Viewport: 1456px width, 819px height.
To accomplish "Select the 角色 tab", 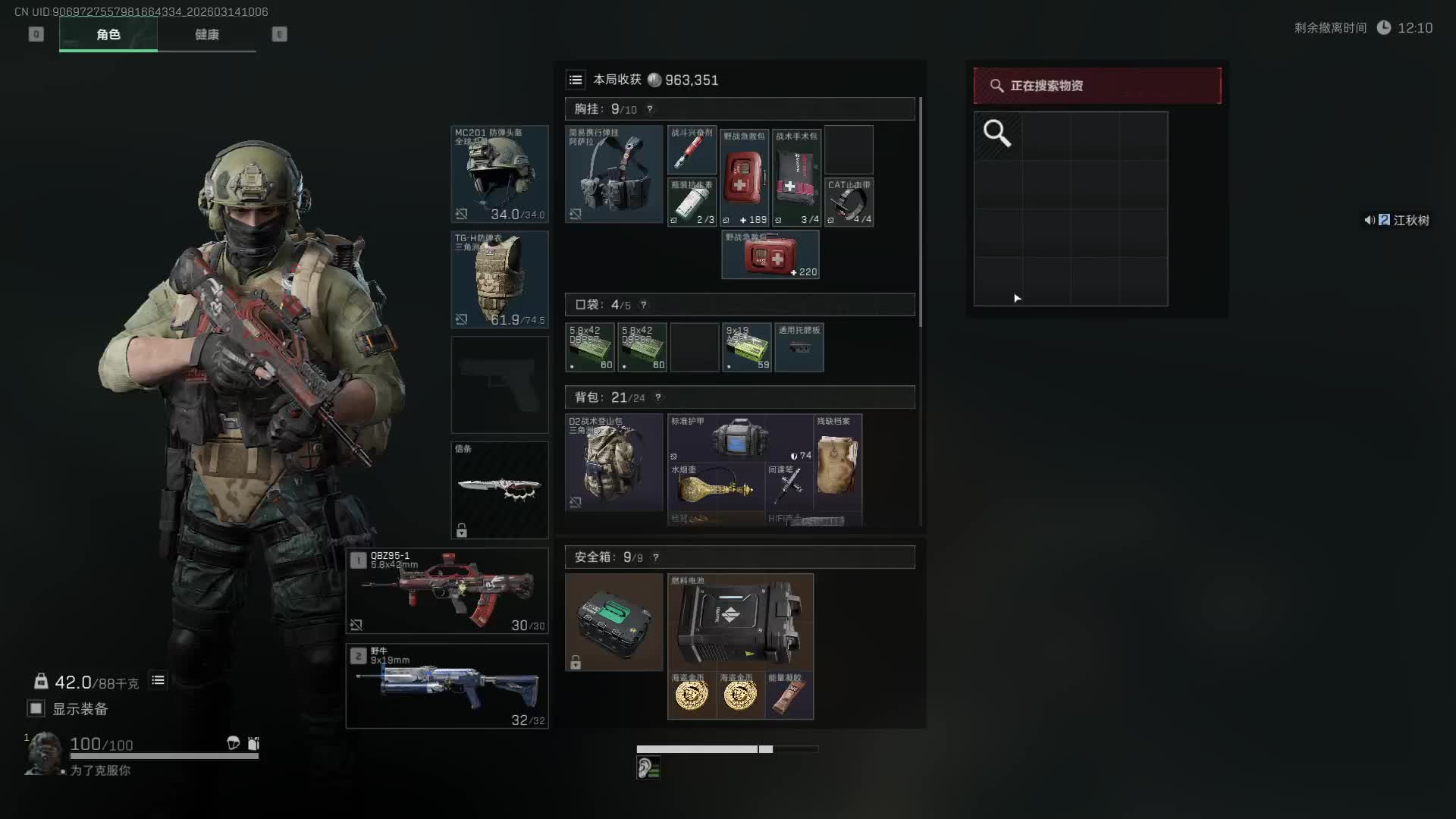I will [108, 35].
